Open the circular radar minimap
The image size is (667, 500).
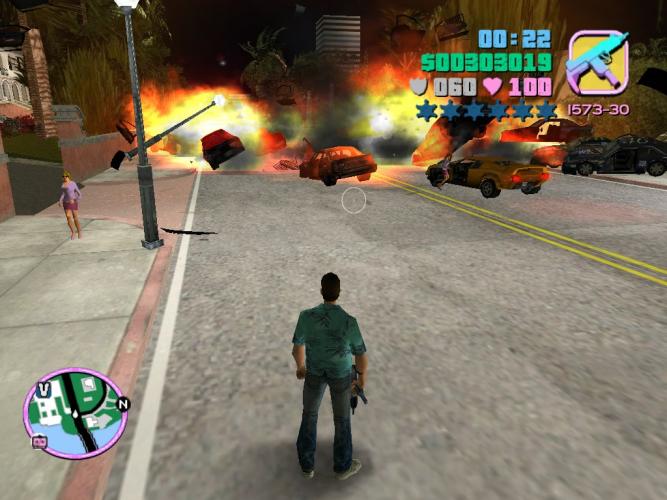coord(75,413)
